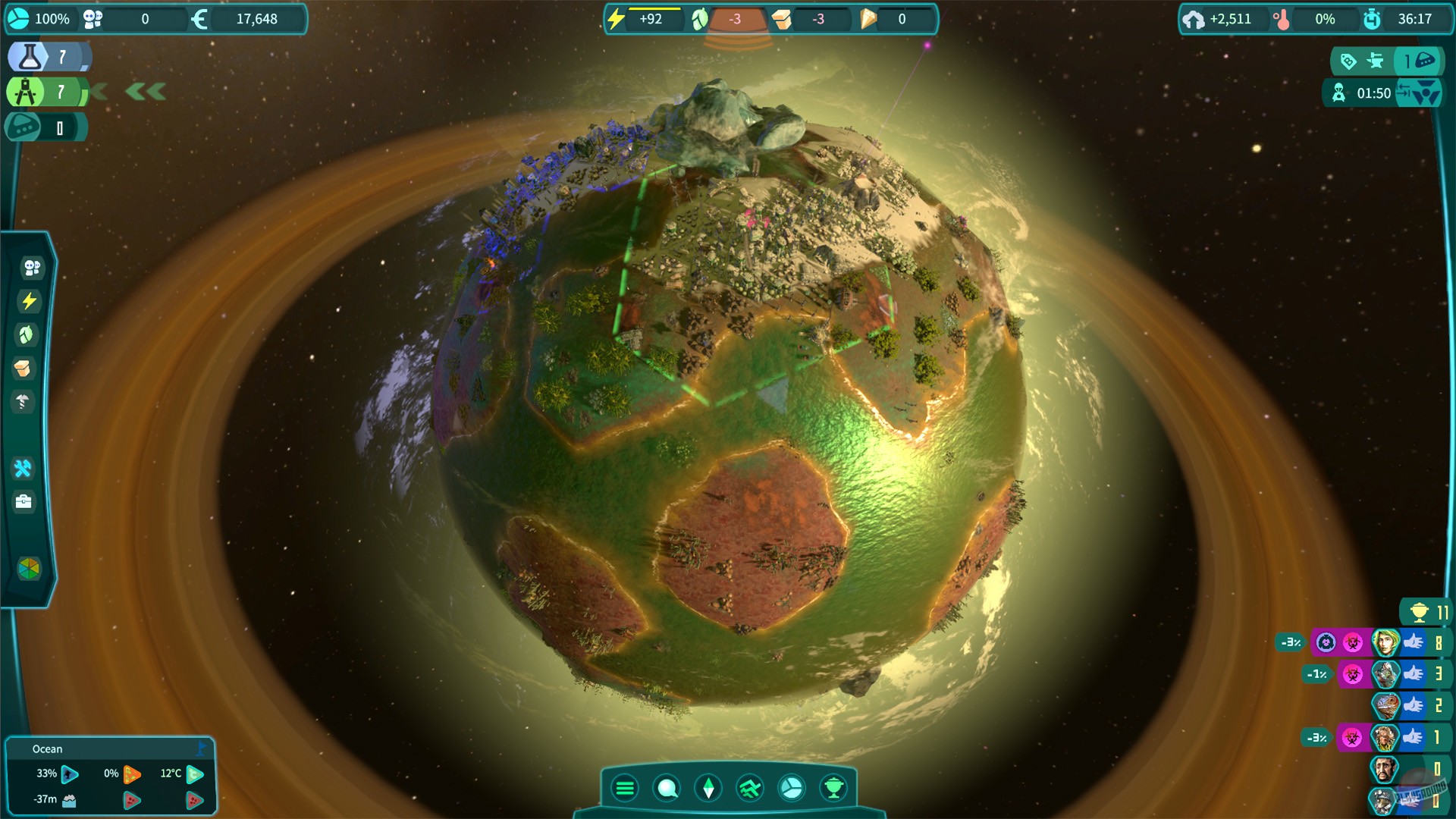Switch to the anvil crafting tab
This screenshot has width=1456, height=819.
(x=1374, y=62)
